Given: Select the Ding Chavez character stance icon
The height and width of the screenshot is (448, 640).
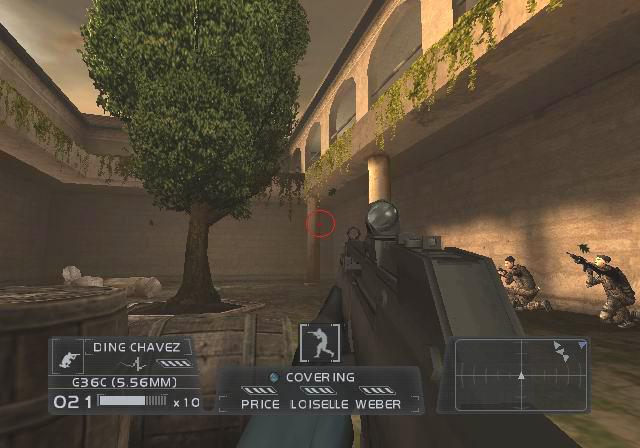Looking at the screenshot, I should pos(68,356).
